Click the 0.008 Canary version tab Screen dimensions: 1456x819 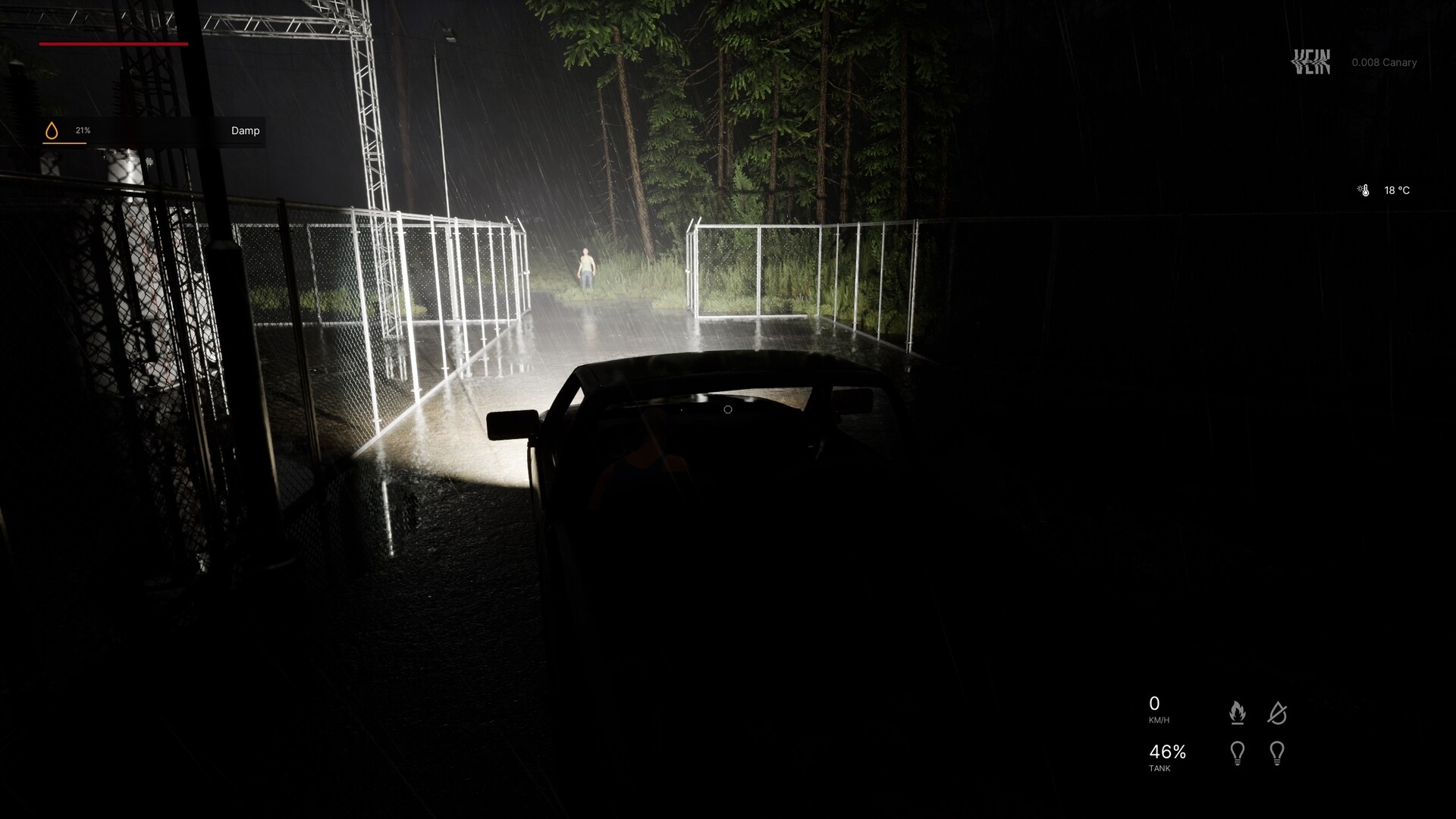(x=1384, y=62)
